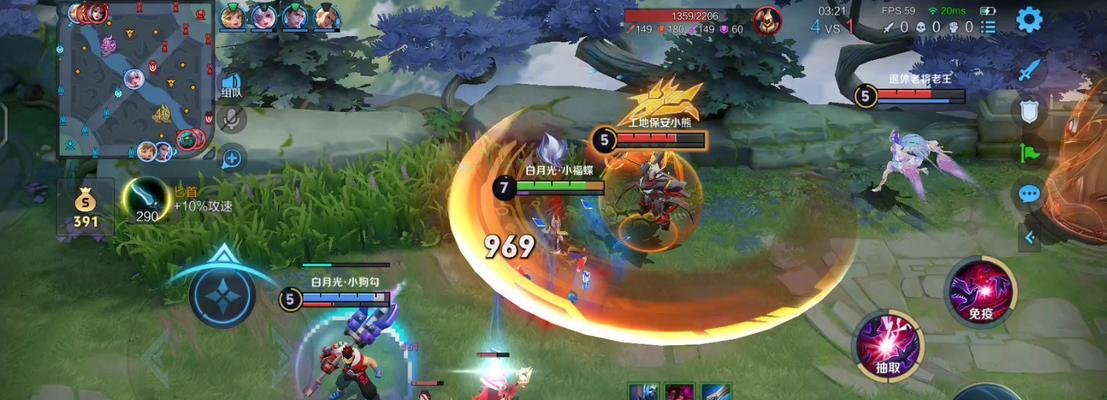
Task: Click the minimap
Action: pyautogui.click(x=136, y=80)
